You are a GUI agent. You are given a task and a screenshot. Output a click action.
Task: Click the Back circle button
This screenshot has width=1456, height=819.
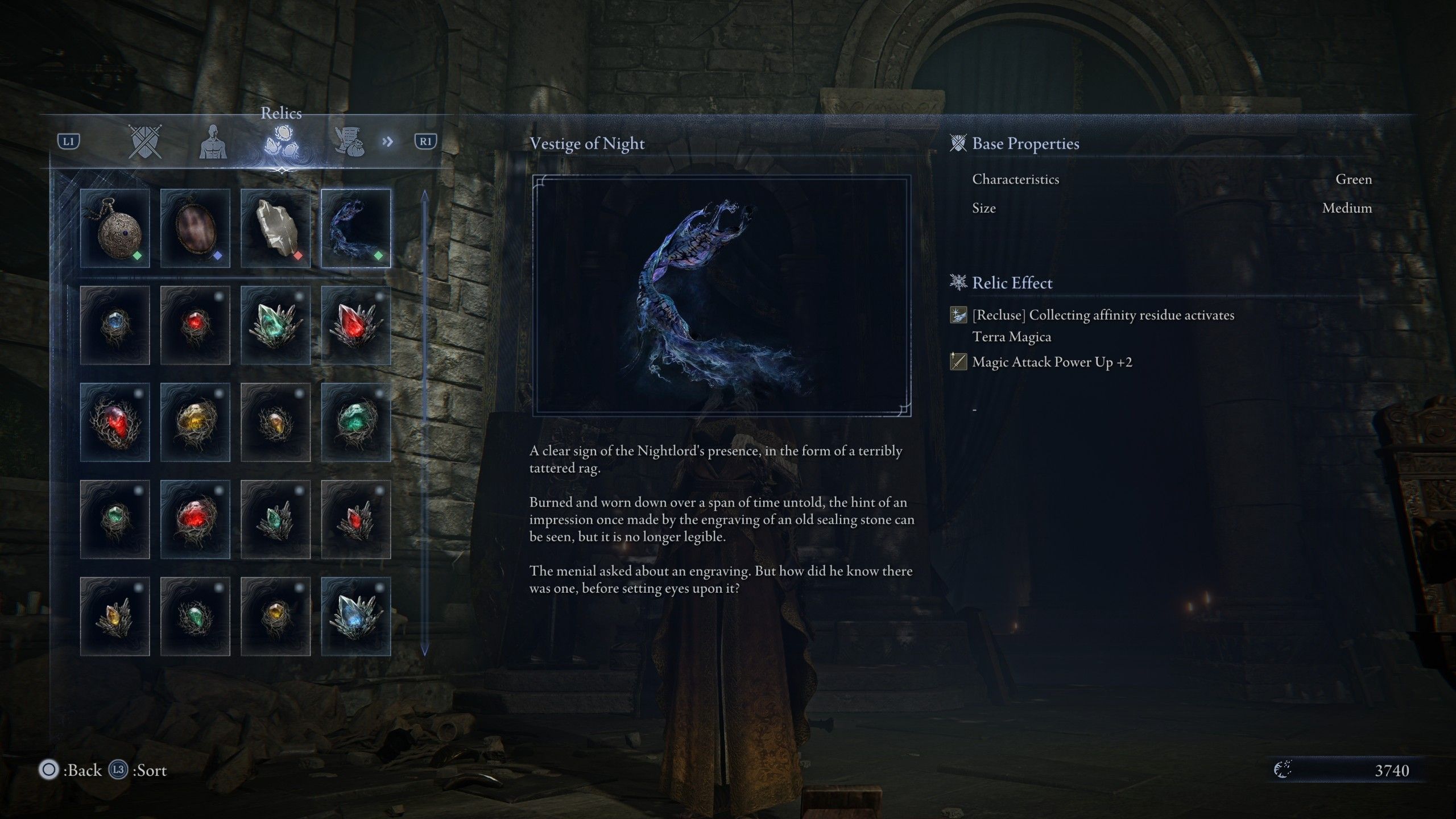pos(50,770)
